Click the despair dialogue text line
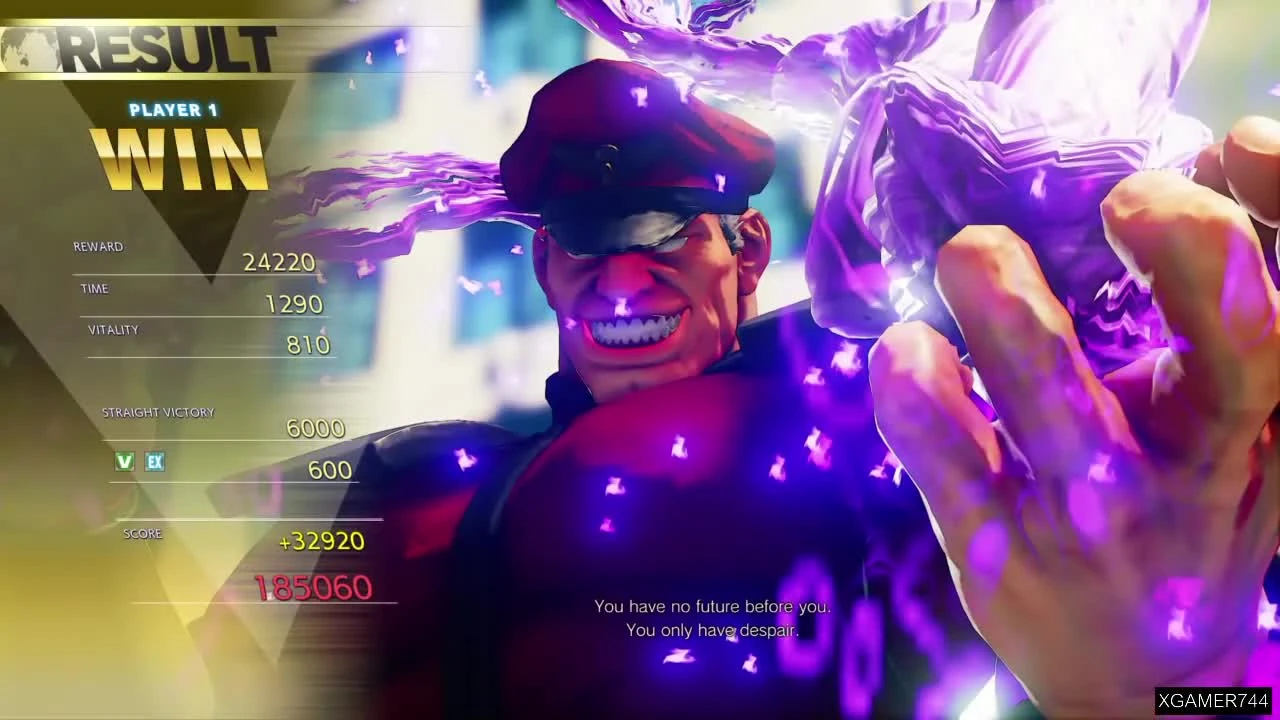Screen dimensions: 1280x720 coord(713,630)
